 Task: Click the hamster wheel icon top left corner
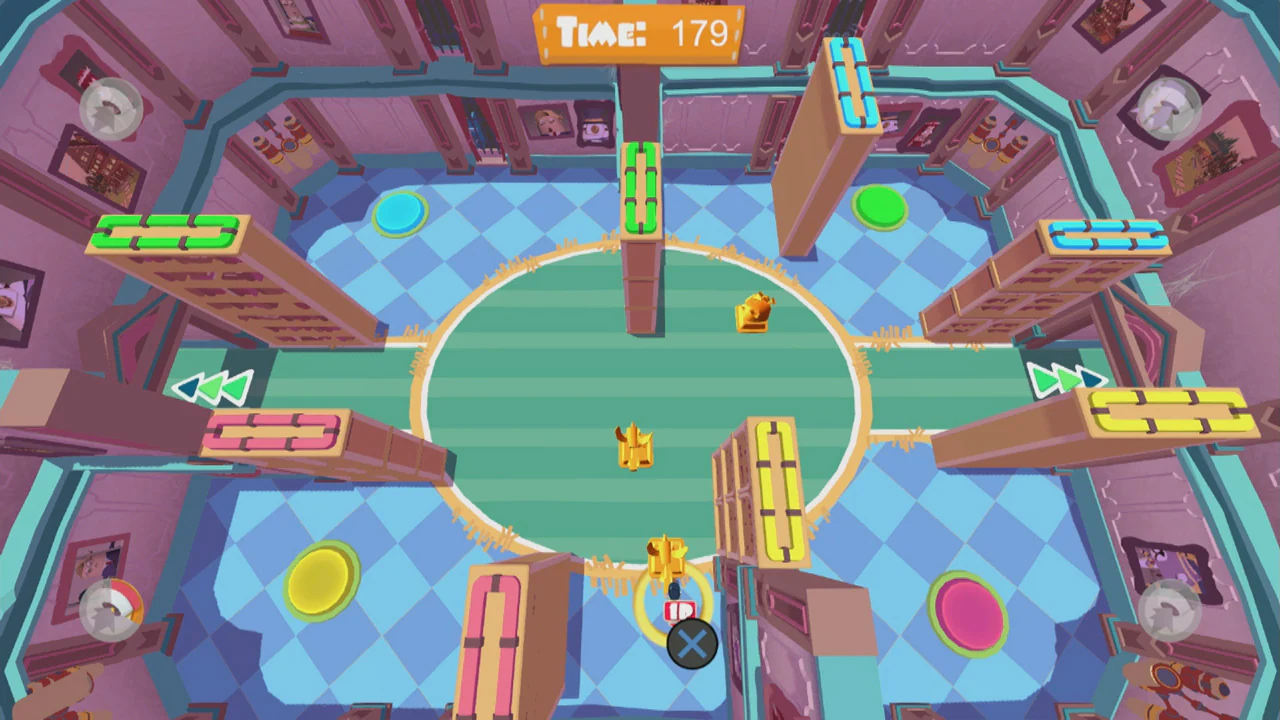coord(110,110)
